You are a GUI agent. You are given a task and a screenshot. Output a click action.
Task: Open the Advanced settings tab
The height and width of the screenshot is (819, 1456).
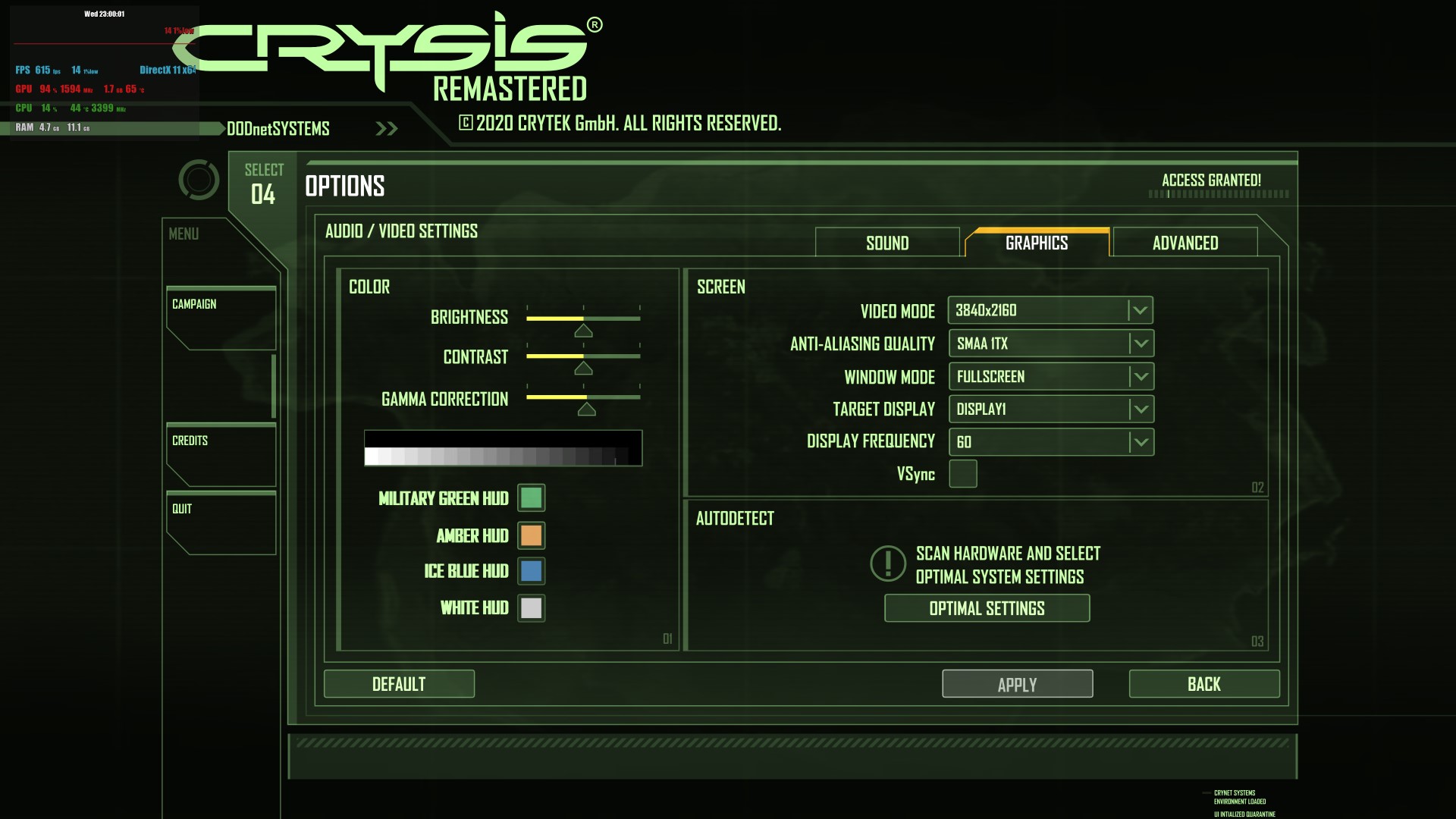[x=1185, y=243]
